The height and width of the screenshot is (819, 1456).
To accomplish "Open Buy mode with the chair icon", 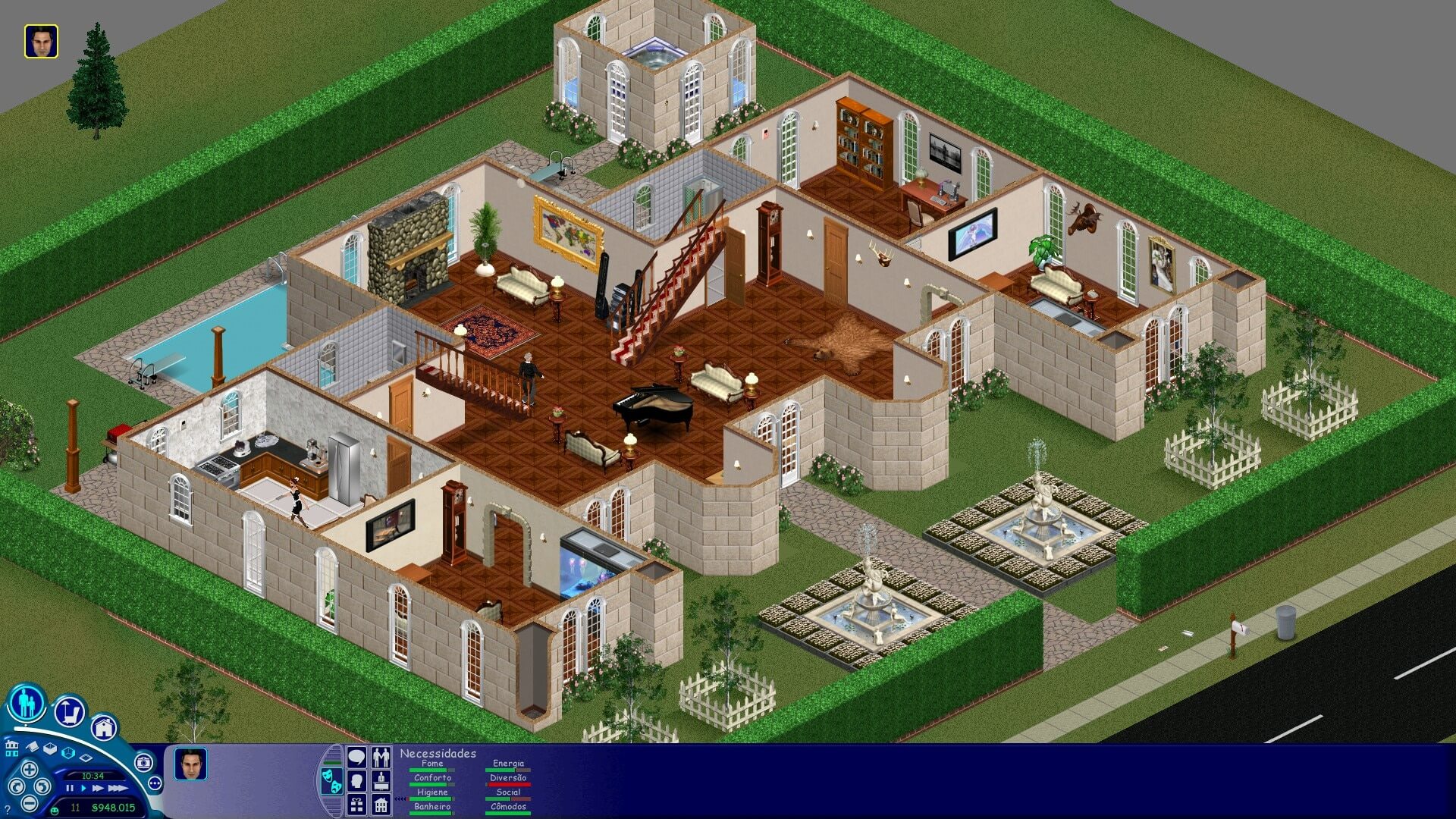I will click(x=68, y=711).
